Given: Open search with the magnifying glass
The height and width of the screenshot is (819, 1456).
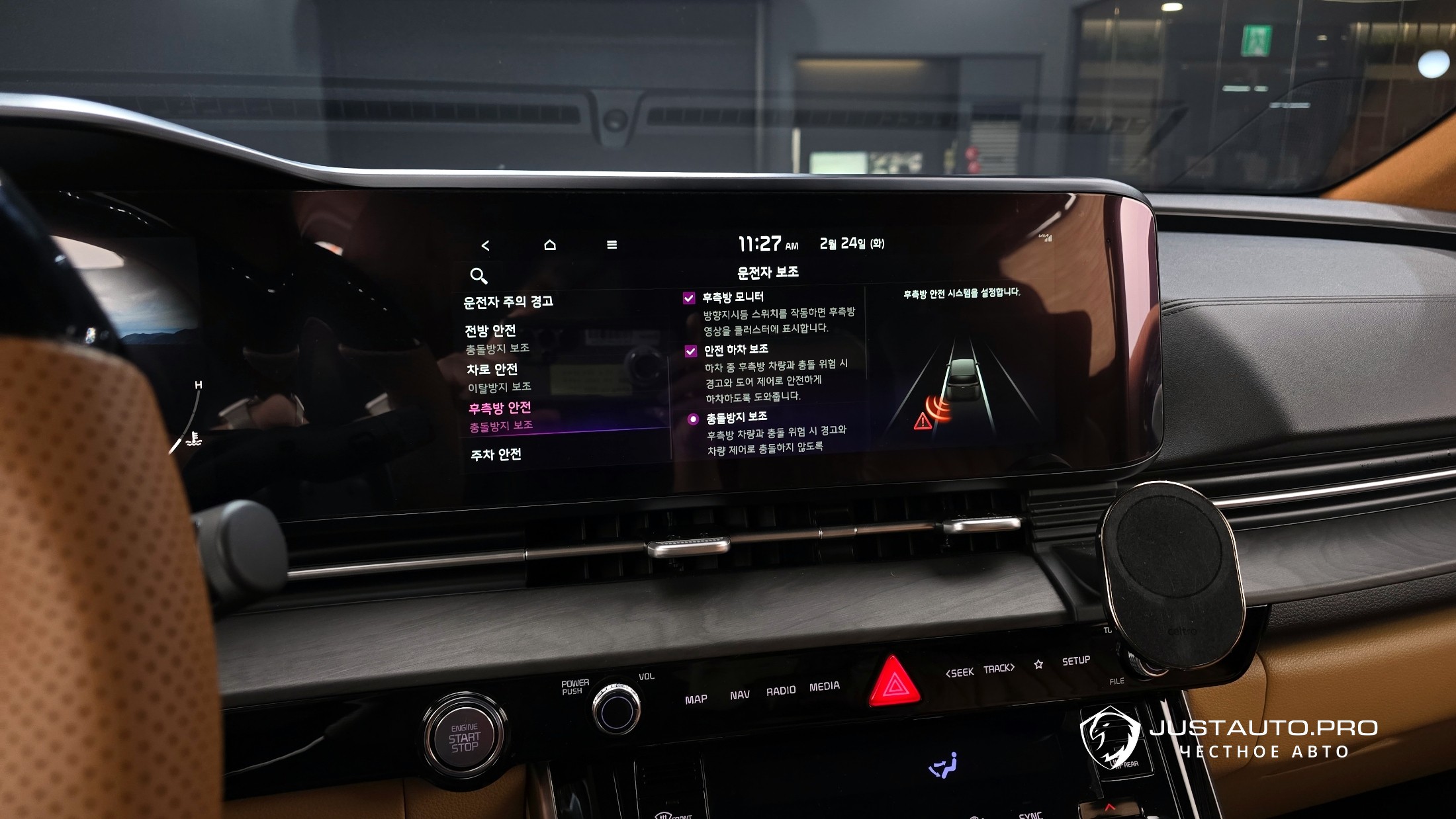Looking at the screenshot, I should 478,275.
